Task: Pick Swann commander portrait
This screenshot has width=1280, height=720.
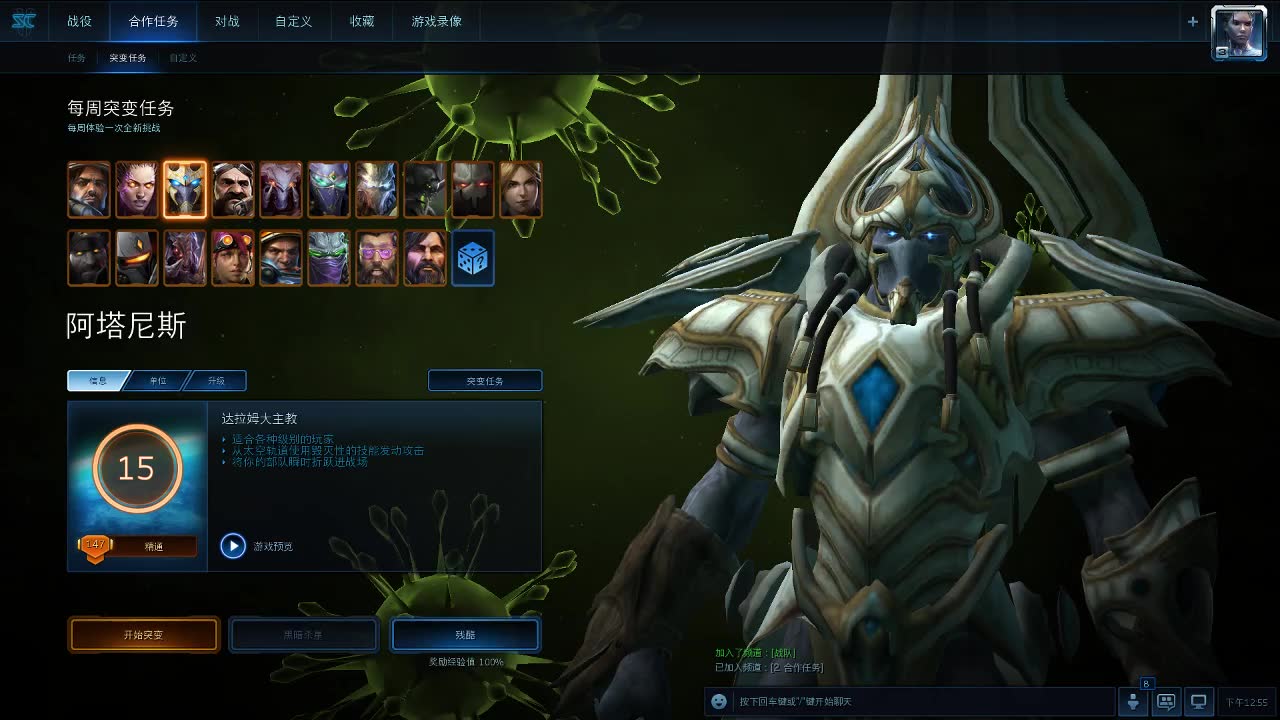Action: click(x=233, y=190)
